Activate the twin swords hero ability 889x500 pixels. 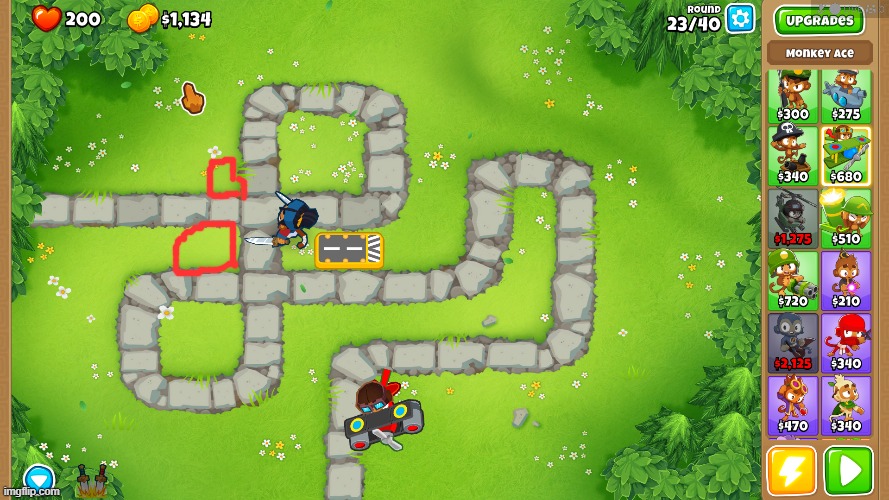pyautogui.click(x=92, y=482)
